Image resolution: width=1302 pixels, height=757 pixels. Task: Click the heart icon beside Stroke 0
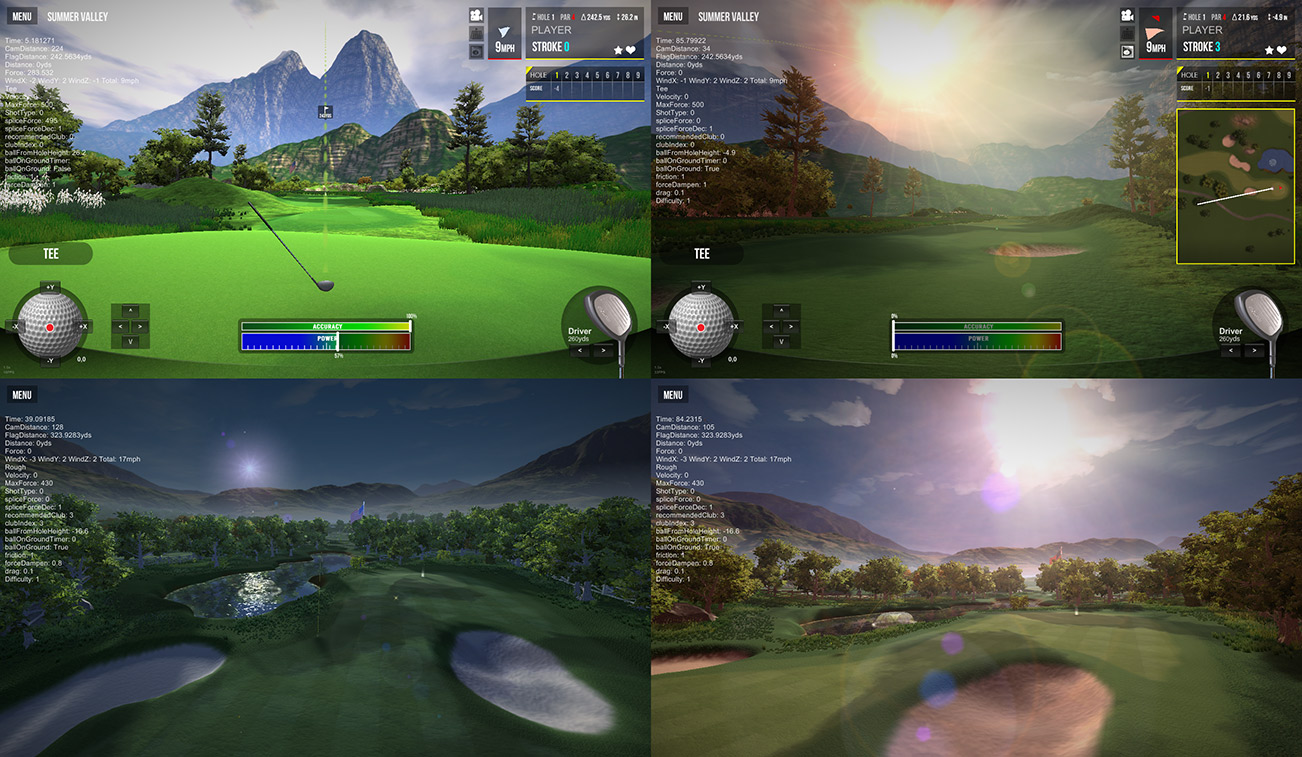tap(631, 50)
